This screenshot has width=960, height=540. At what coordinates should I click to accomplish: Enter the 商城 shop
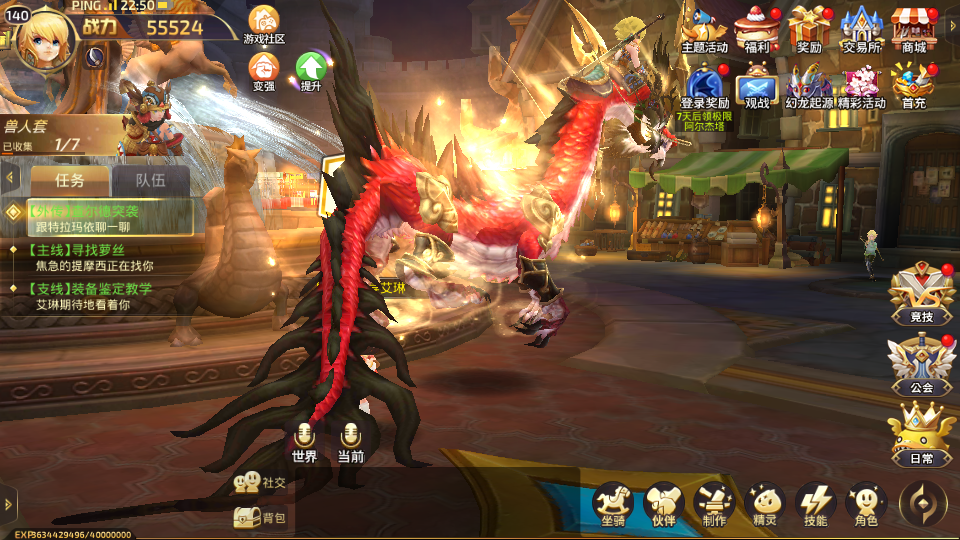tap(913, 28)
